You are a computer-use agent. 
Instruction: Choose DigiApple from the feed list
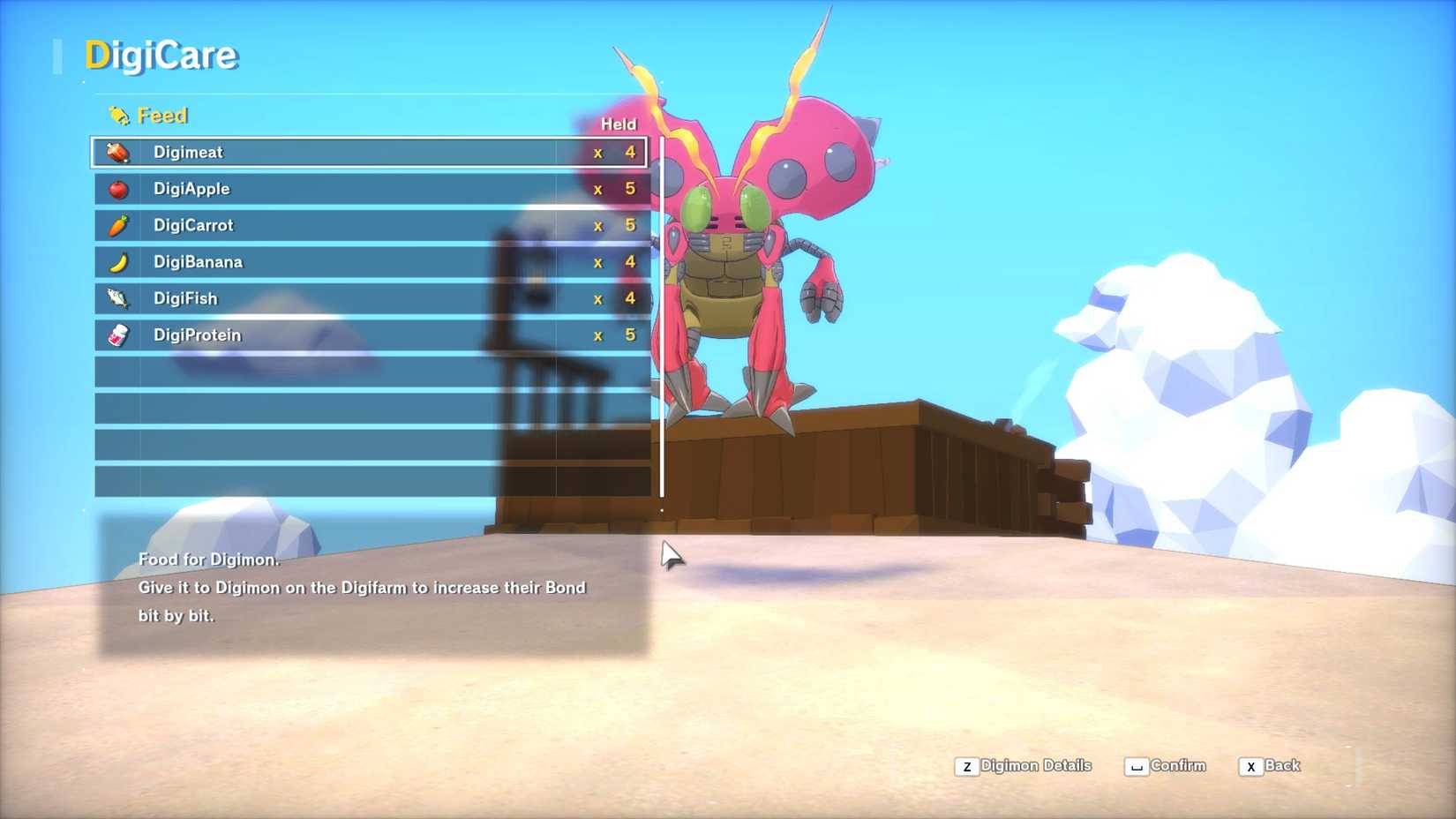[x=353, y=188]
